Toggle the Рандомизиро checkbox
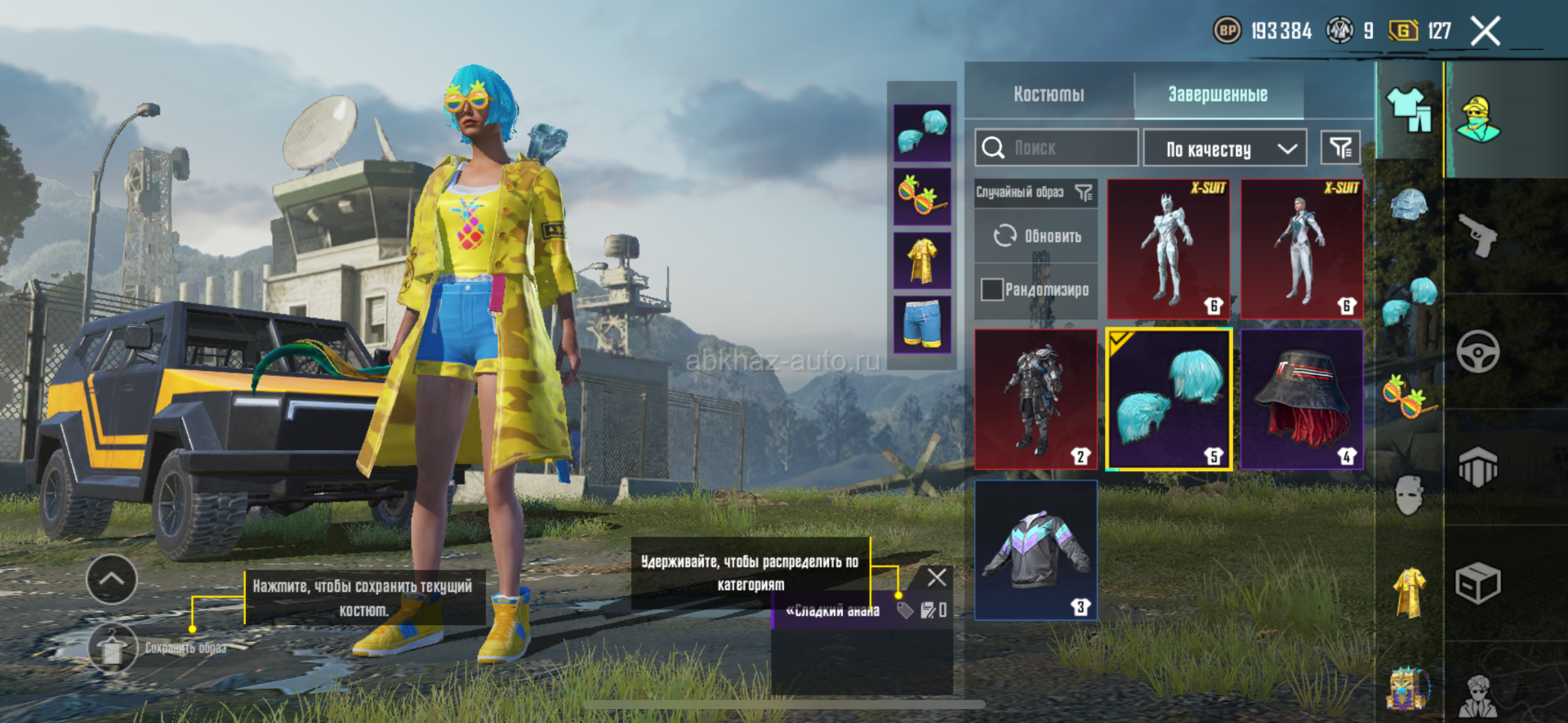The image size is (1568, 723). [x=992, y=289]
